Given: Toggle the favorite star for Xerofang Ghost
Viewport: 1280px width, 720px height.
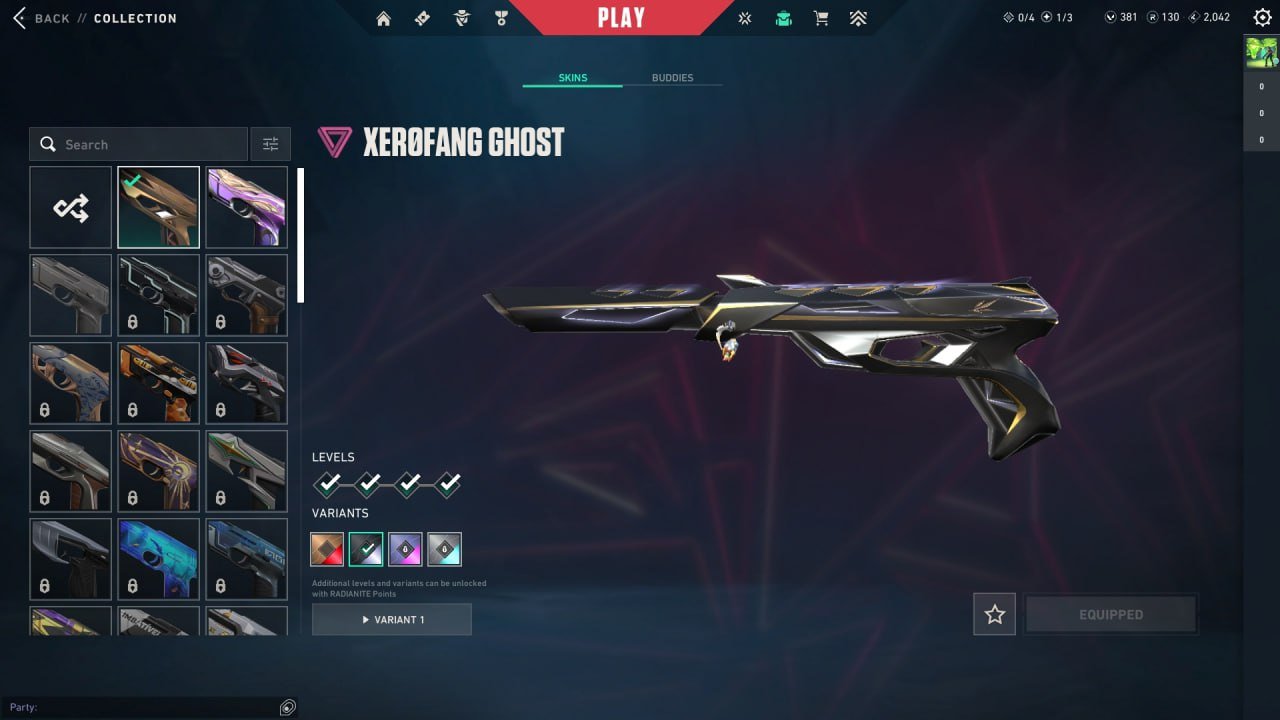Looking at the screenshot, I should pyautogui.click(x=994, y=614).
